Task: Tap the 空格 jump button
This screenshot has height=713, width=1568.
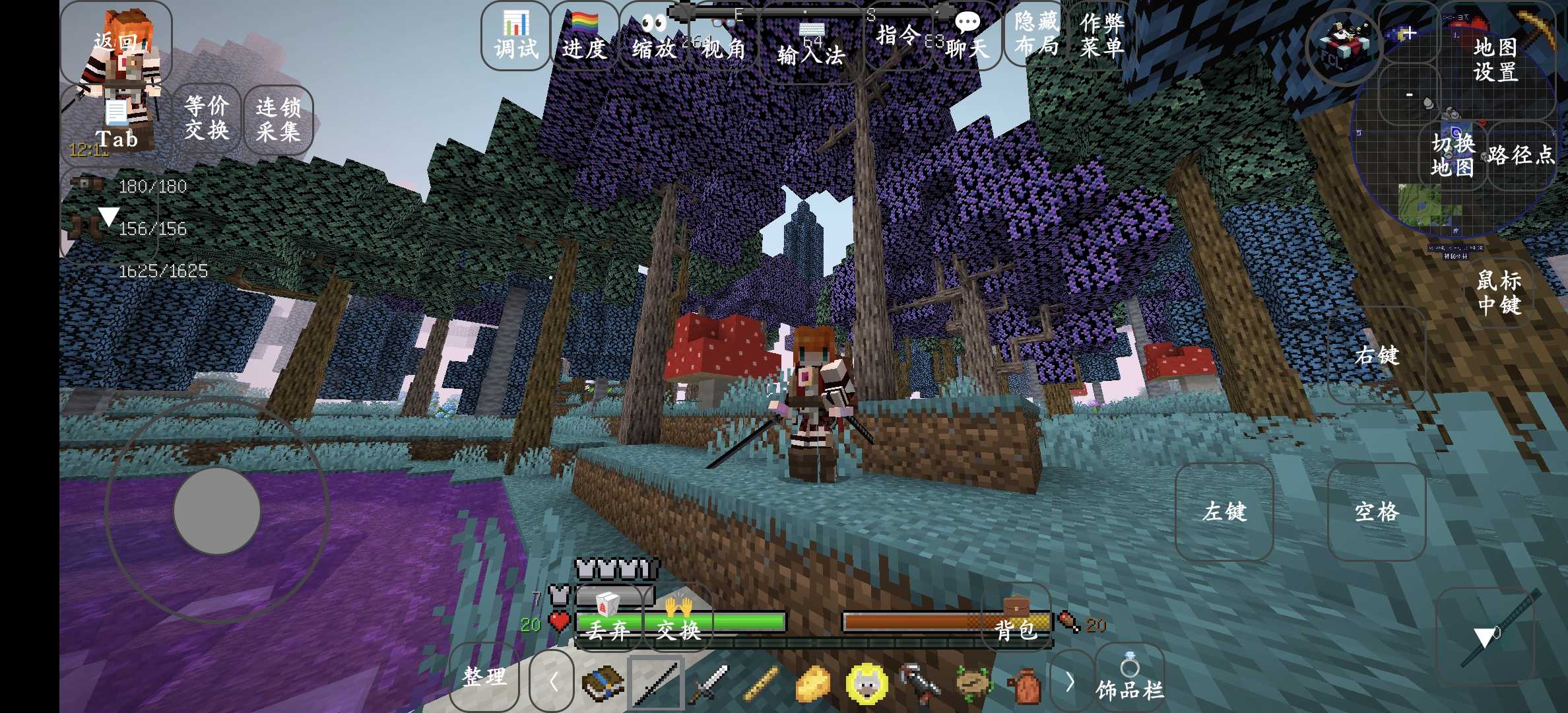Action: 1377,512
